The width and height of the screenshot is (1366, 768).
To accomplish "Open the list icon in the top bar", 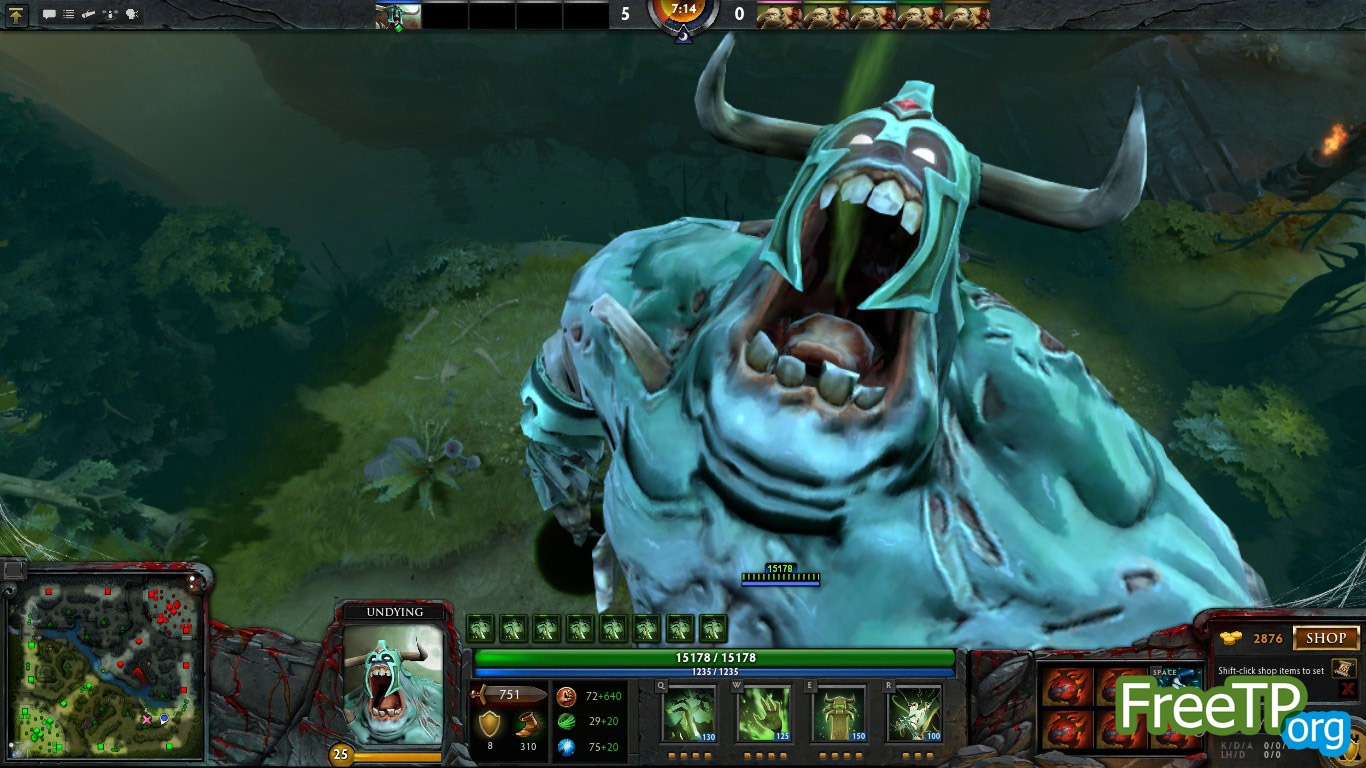I will pos(69,15).
